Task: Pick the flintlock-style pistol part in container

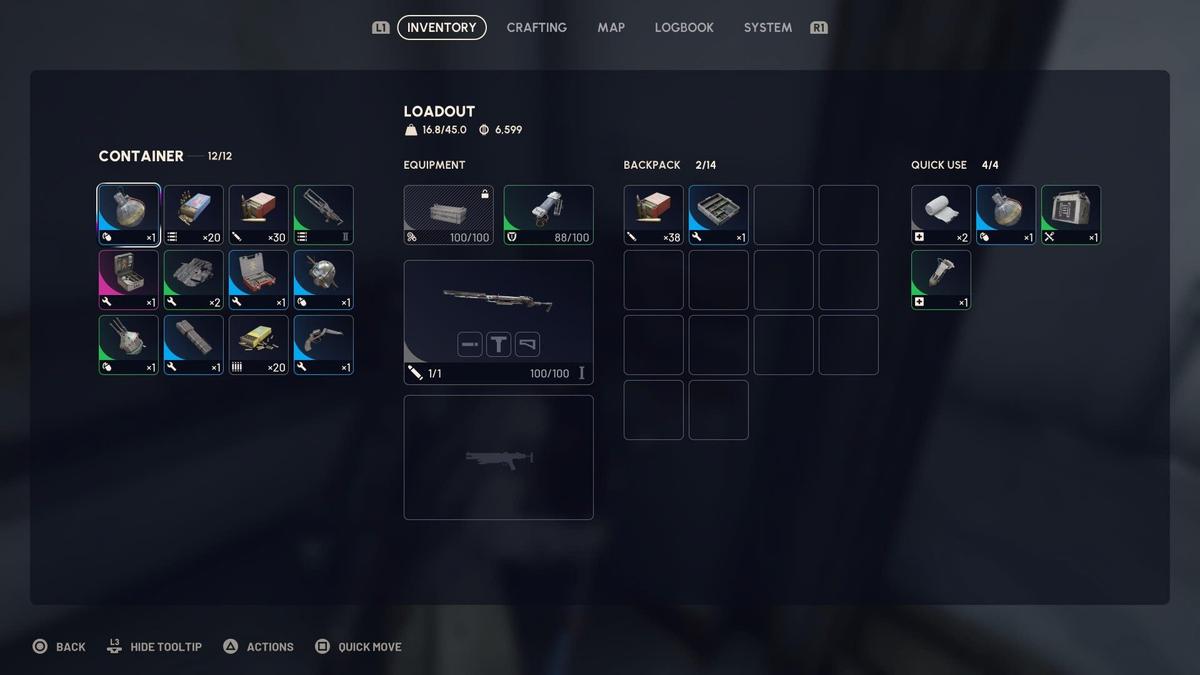Action: tap(324, 345)
